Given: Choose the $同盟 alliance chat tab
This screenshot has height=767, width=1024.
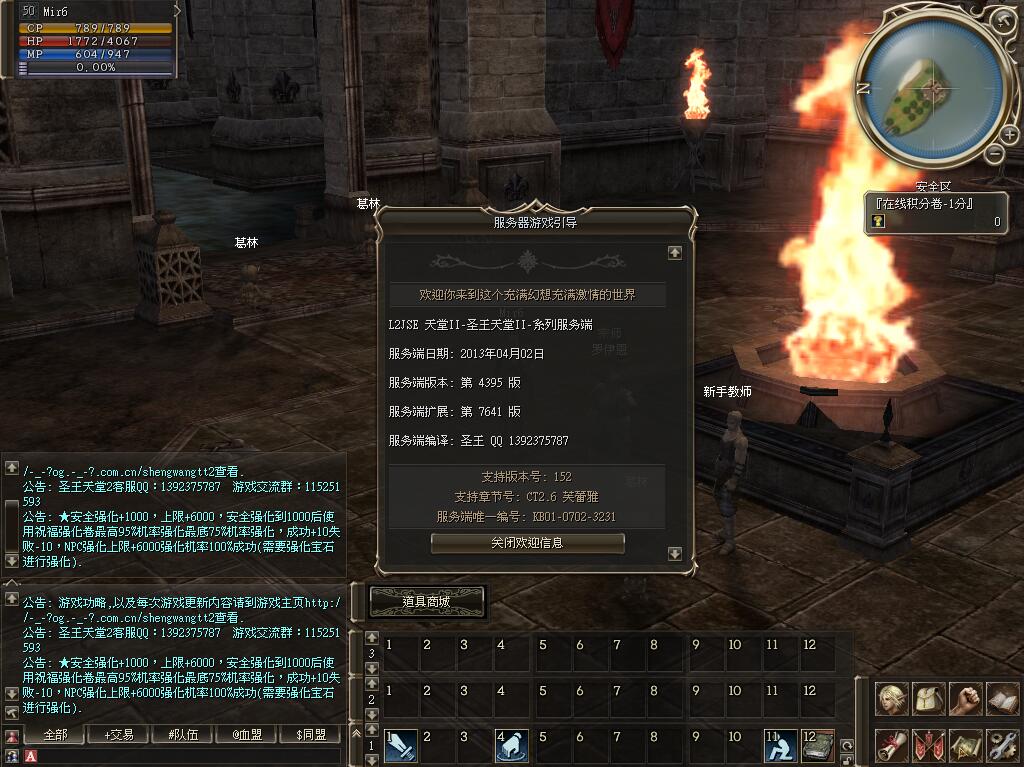Looking at the screenshot, I should pyautogui.click(x=311, y=735).
